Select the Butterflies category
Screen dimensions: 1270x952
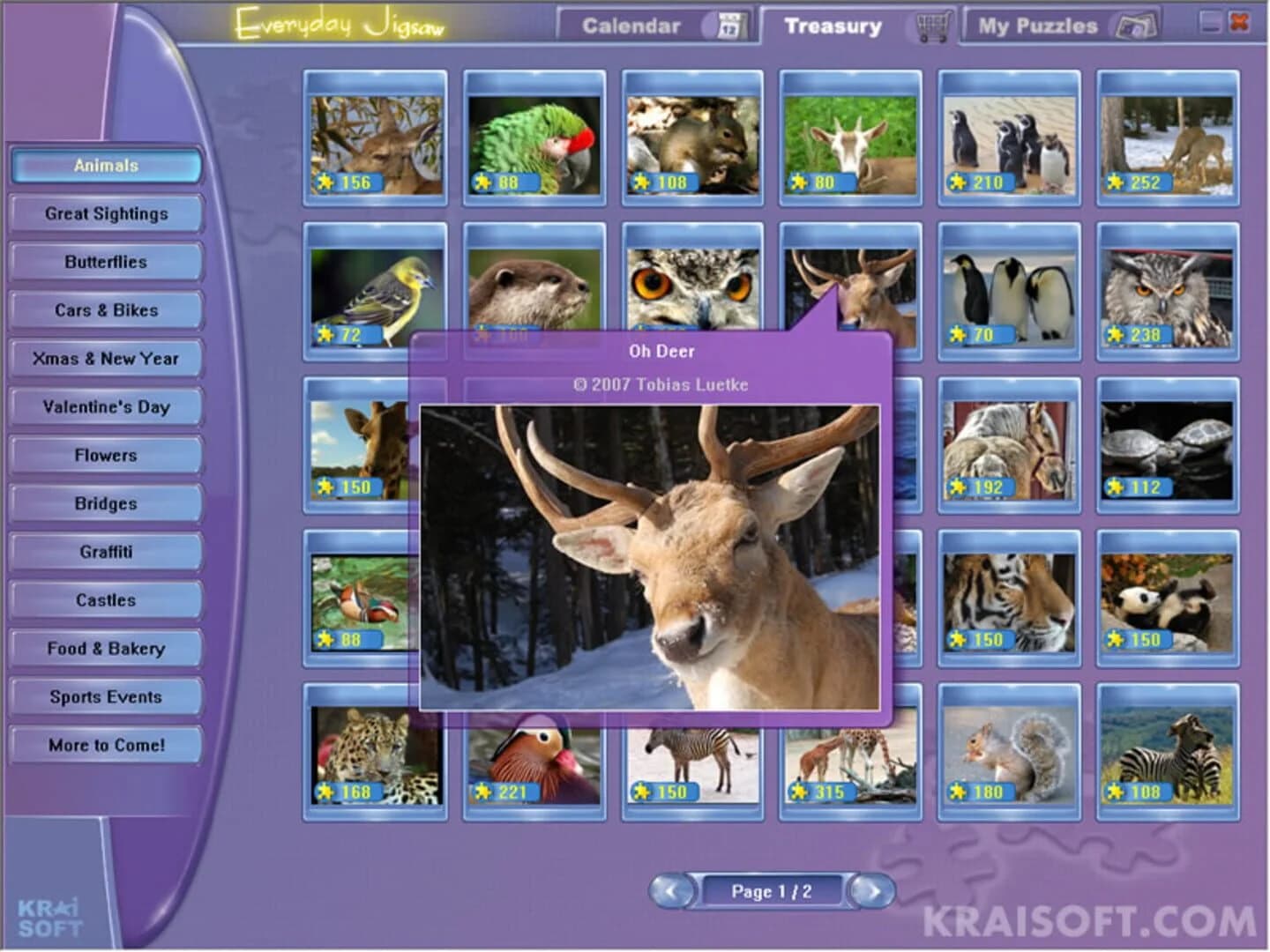tap(105, 261)
